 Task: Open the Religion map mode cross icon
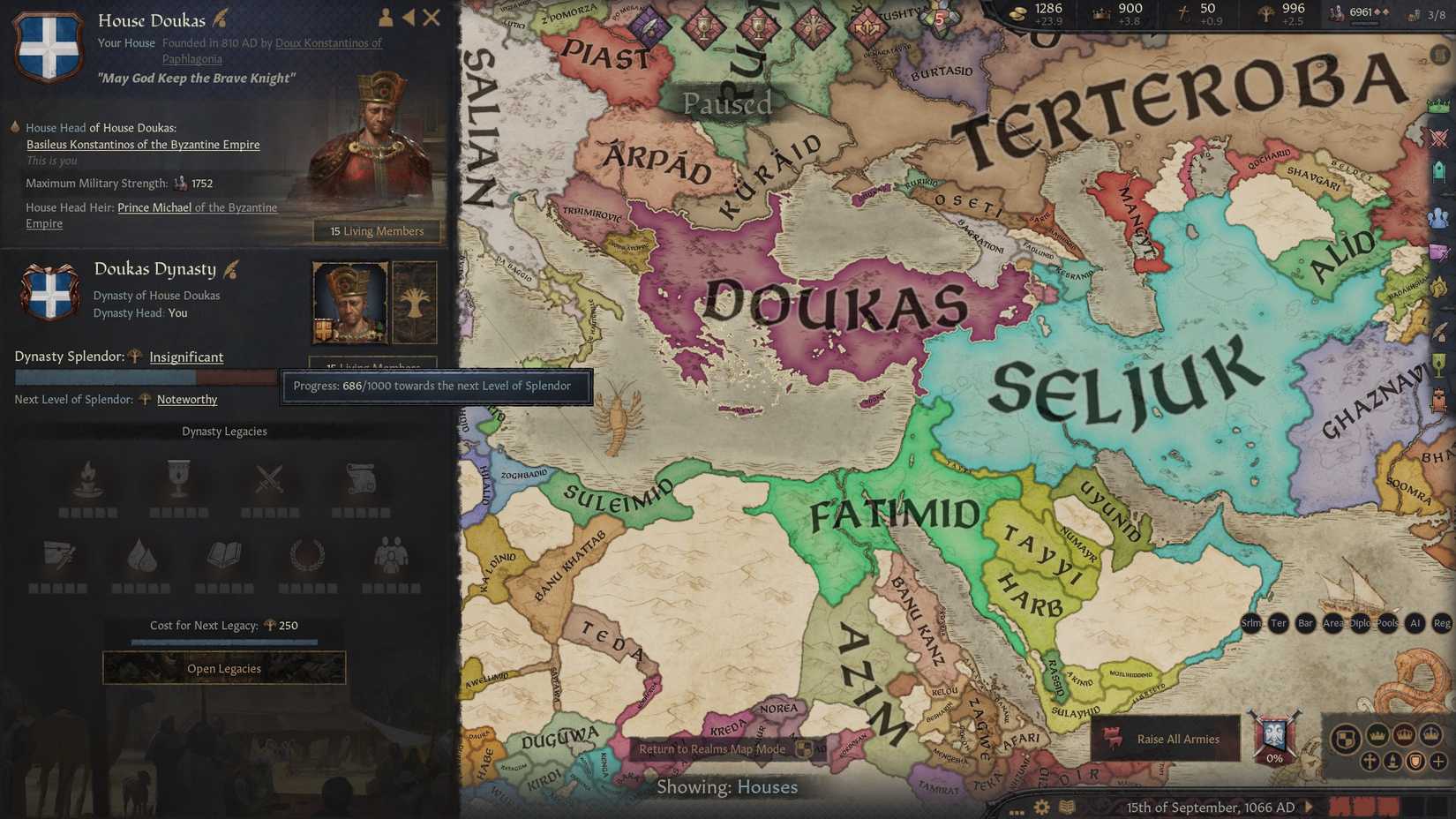click(x=1370, y=761)
